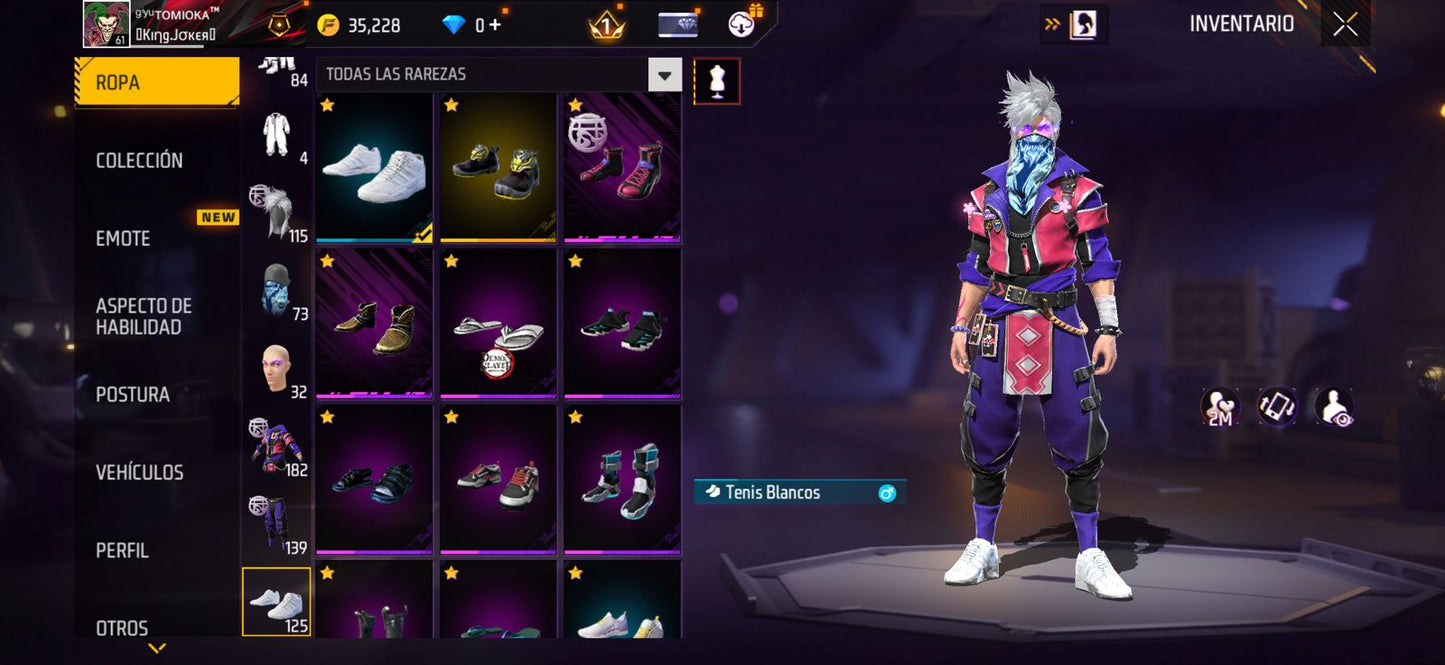Image resolution: width=1445 pixels, height=665 pixels.
Task: Select the bald head face category
Action: point(276,369)
